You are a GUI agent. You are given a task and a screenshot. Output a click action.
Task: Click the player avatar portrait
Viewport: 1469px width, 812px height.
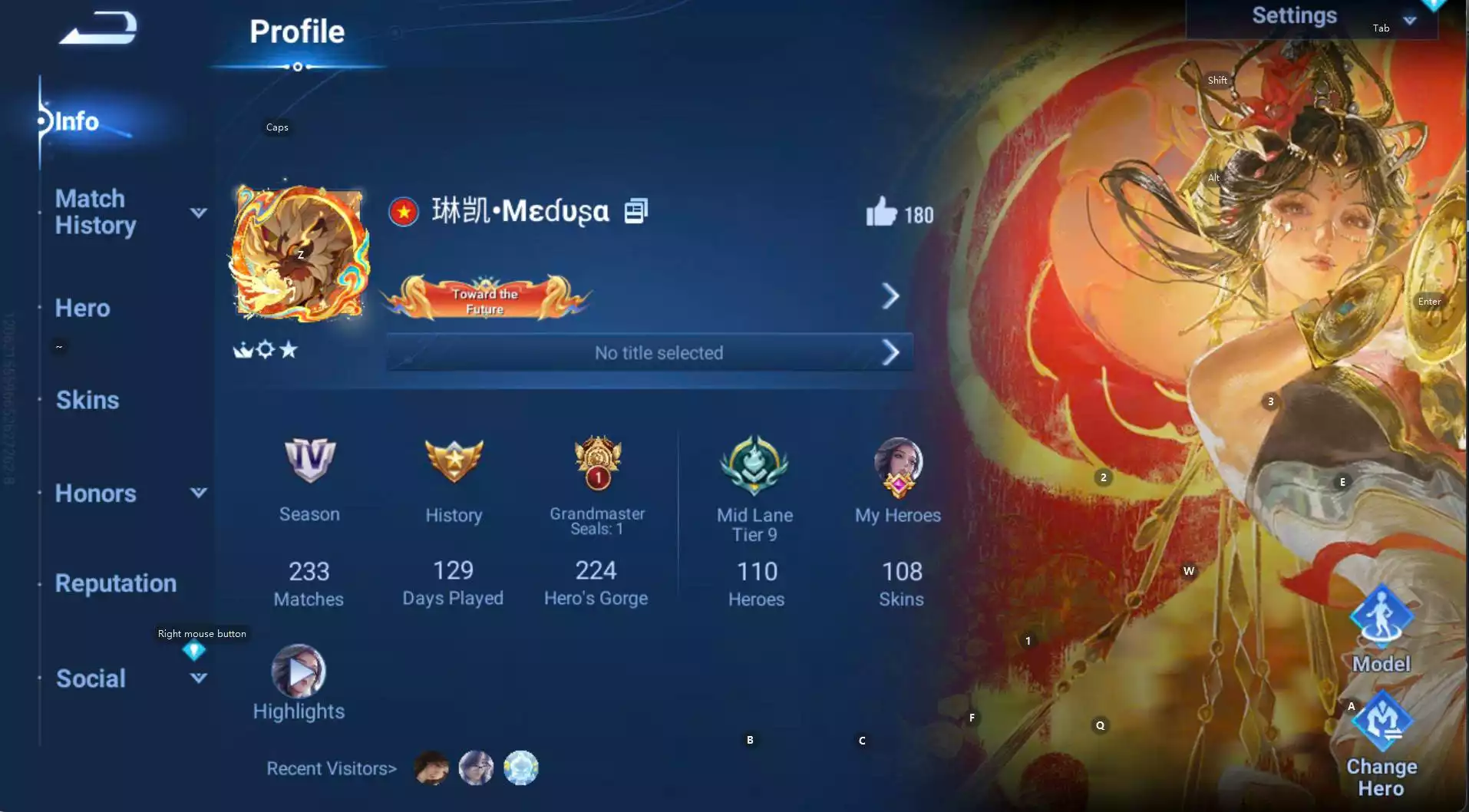[300, 254]
